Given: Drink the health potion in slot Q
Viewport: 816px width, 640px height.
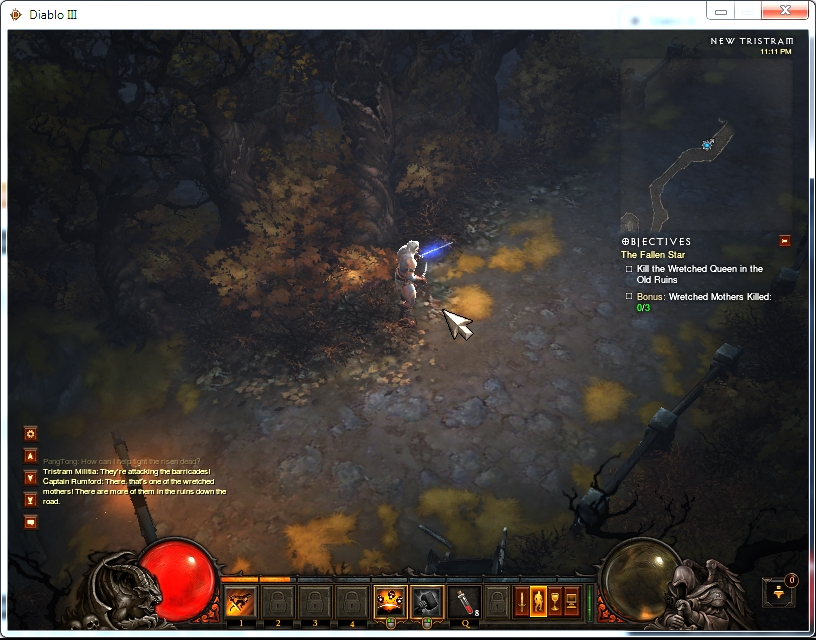Looking at the screenshot, I should pyautogui.click(x=464, y=600).
